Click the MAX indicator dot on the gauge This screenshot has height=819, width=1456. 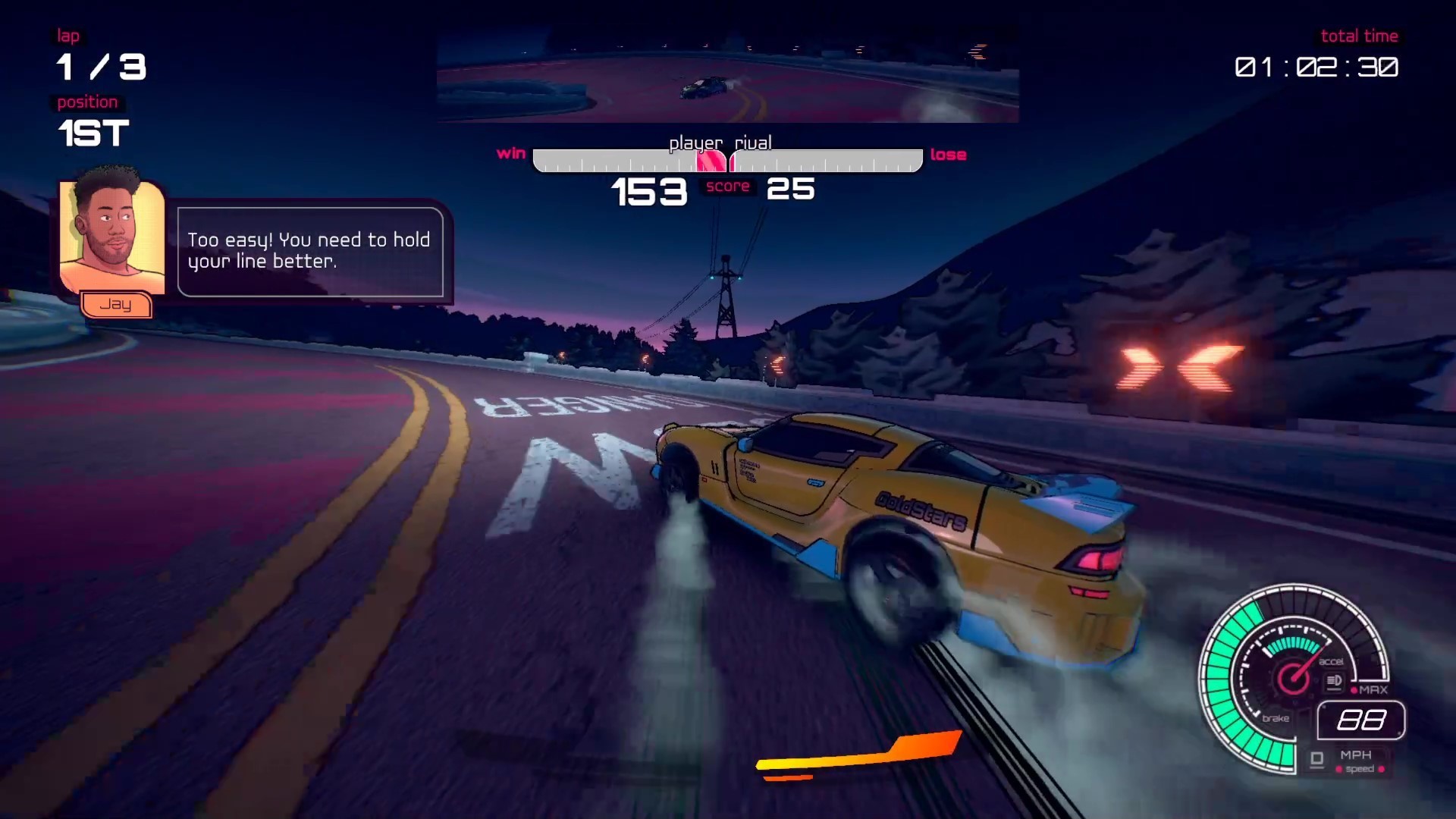pyautogui.click(x=1354, y=689)
